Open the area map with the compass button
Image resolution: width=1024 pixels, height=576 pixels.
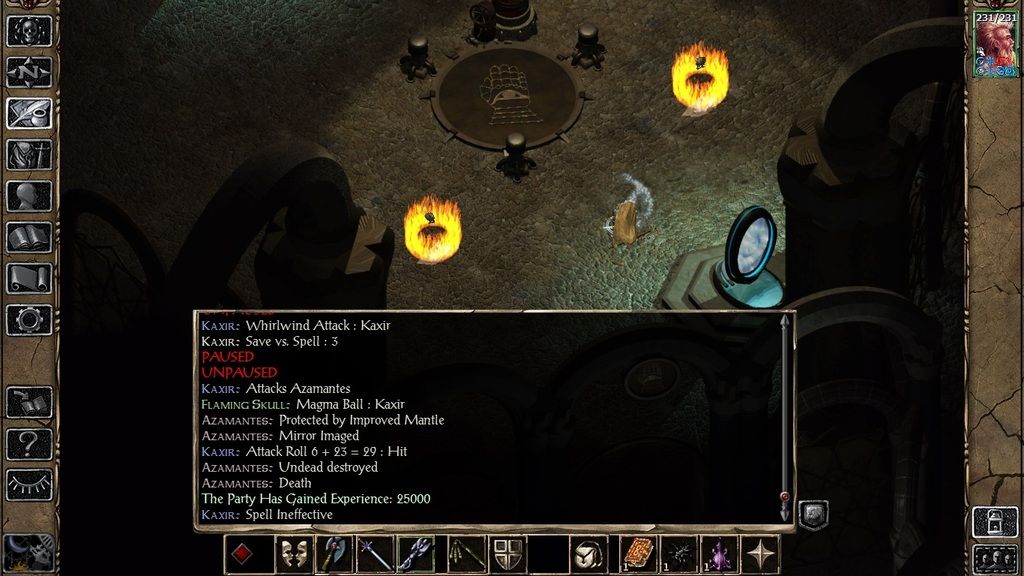(29, 72)
